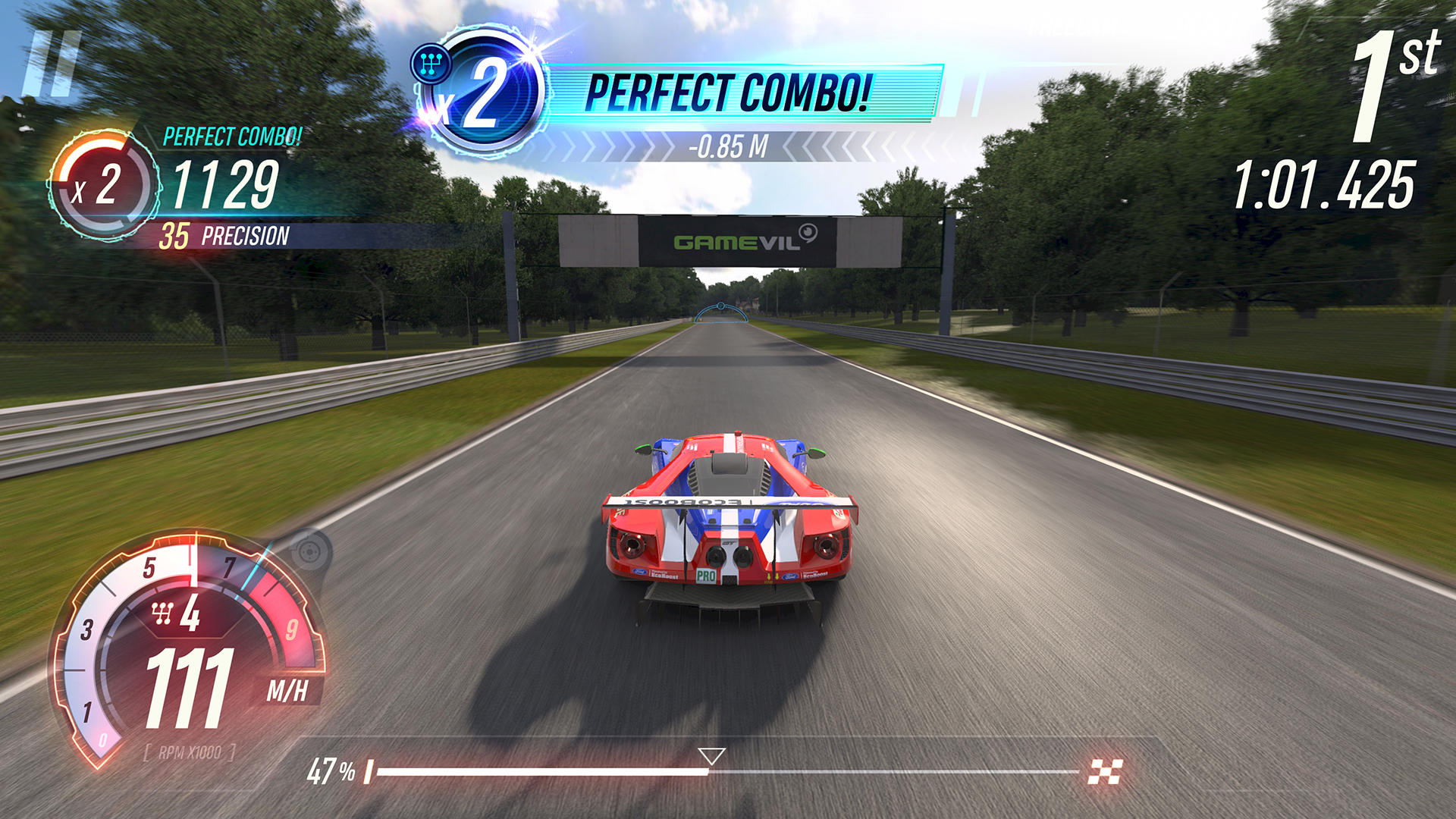Image resolution: width=1456 pixels, height=819 pixels.
Task: Select the gear-shift icon in the combo badge
Action: pyautogui.click(x=431, y=62)
